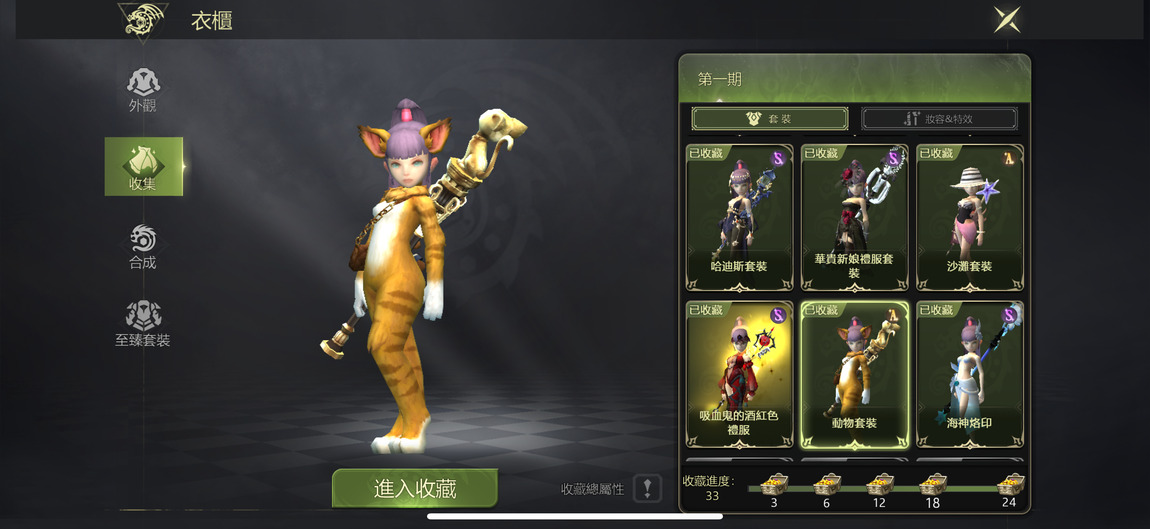Select the 哈迪斯套裝 outfit card
The height and width of the screenshot is (529, 1150).
pyautogui.click(x=739, y=217)
